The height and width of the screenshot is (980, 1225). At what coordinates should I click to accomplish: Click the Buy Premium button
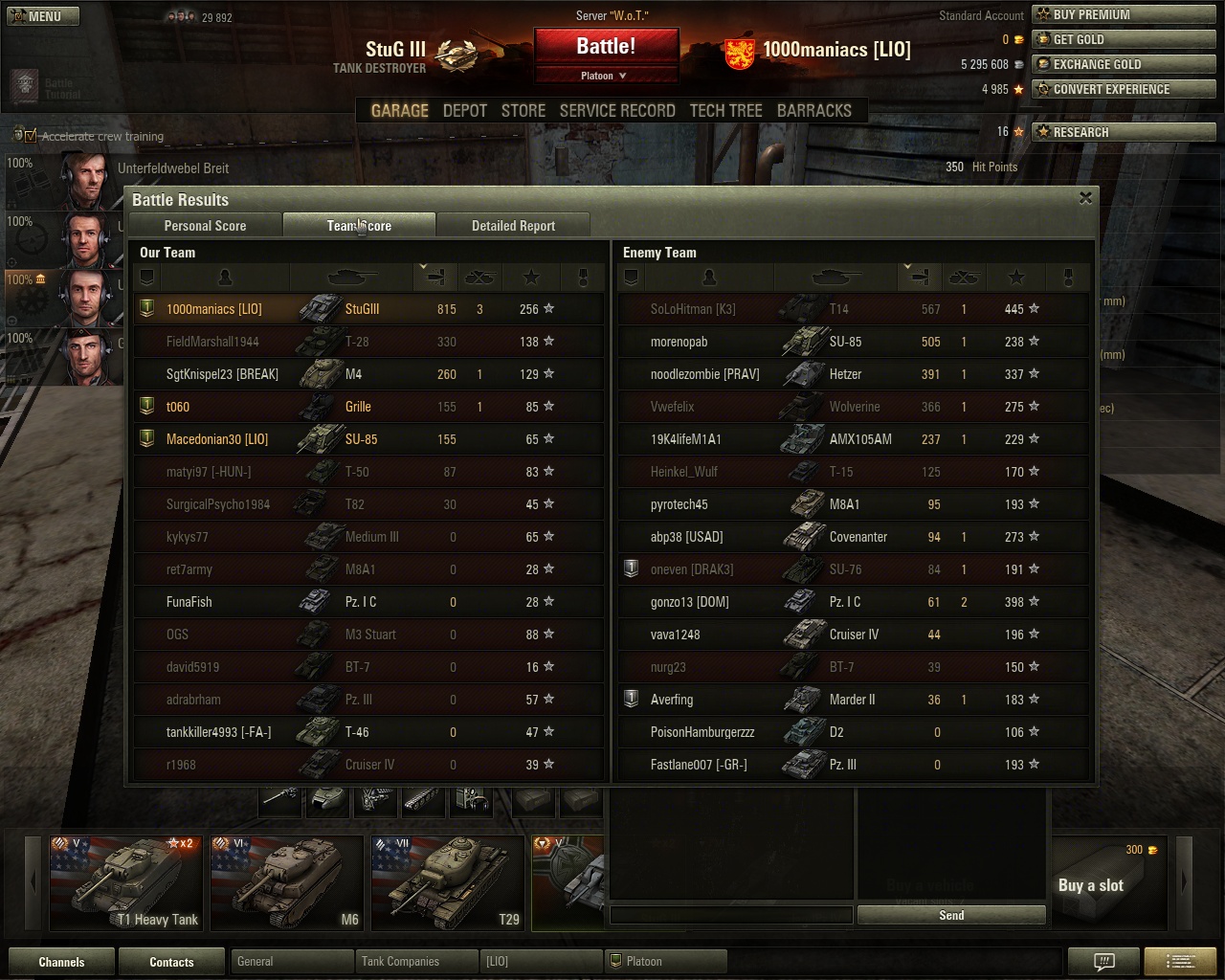click(x=1124, y=14)
